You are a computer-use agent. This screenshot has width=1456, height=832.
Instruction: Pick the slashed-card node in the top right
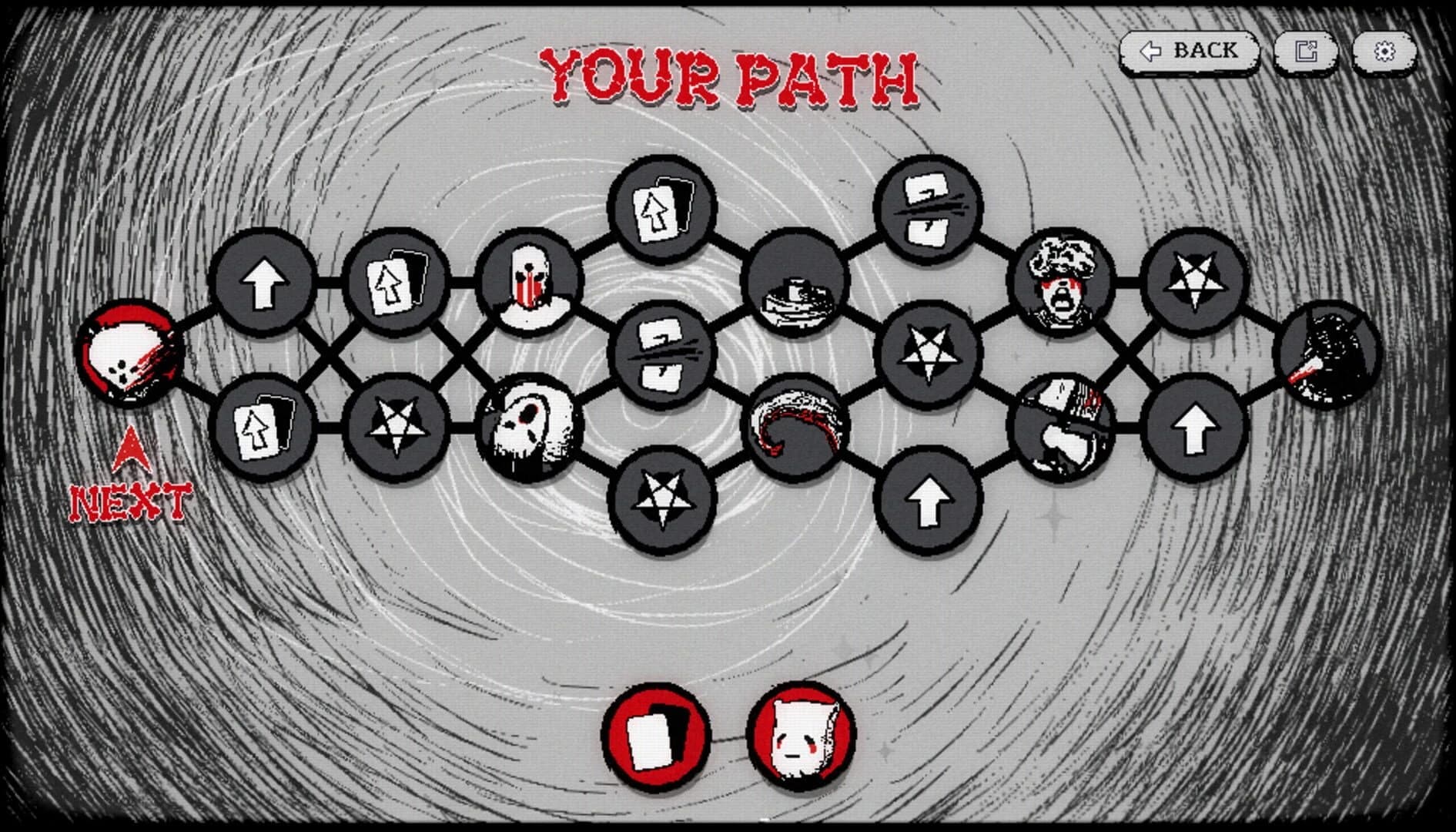(x=928, y=208)
